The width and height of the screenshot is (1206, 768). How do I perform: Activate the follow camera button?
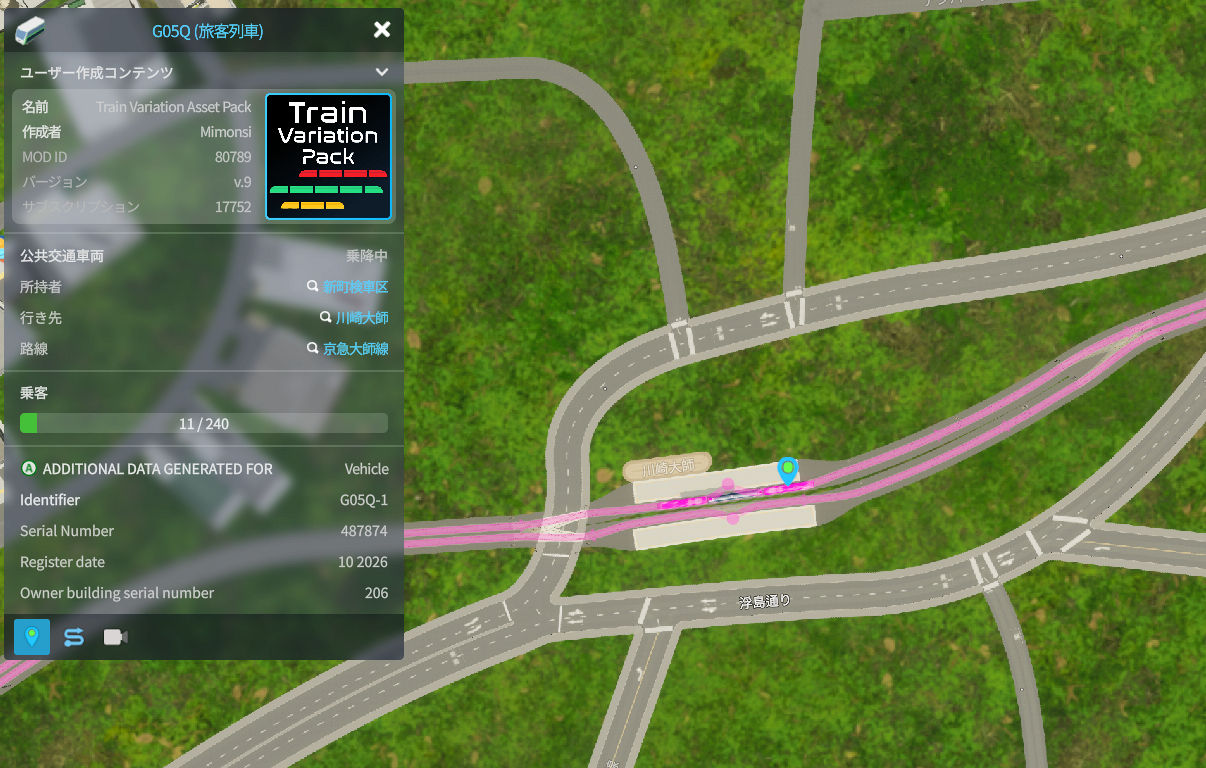(x=116, y=637)
